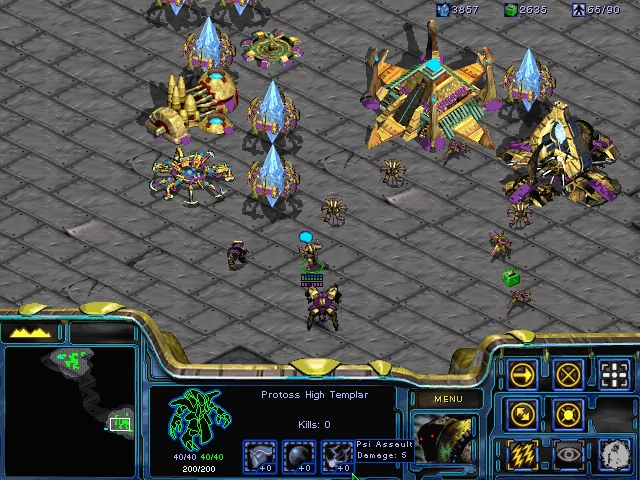This screenshot has width=640, height=480.
Task: Activate the Move command
Action: [x=522, y=375]
